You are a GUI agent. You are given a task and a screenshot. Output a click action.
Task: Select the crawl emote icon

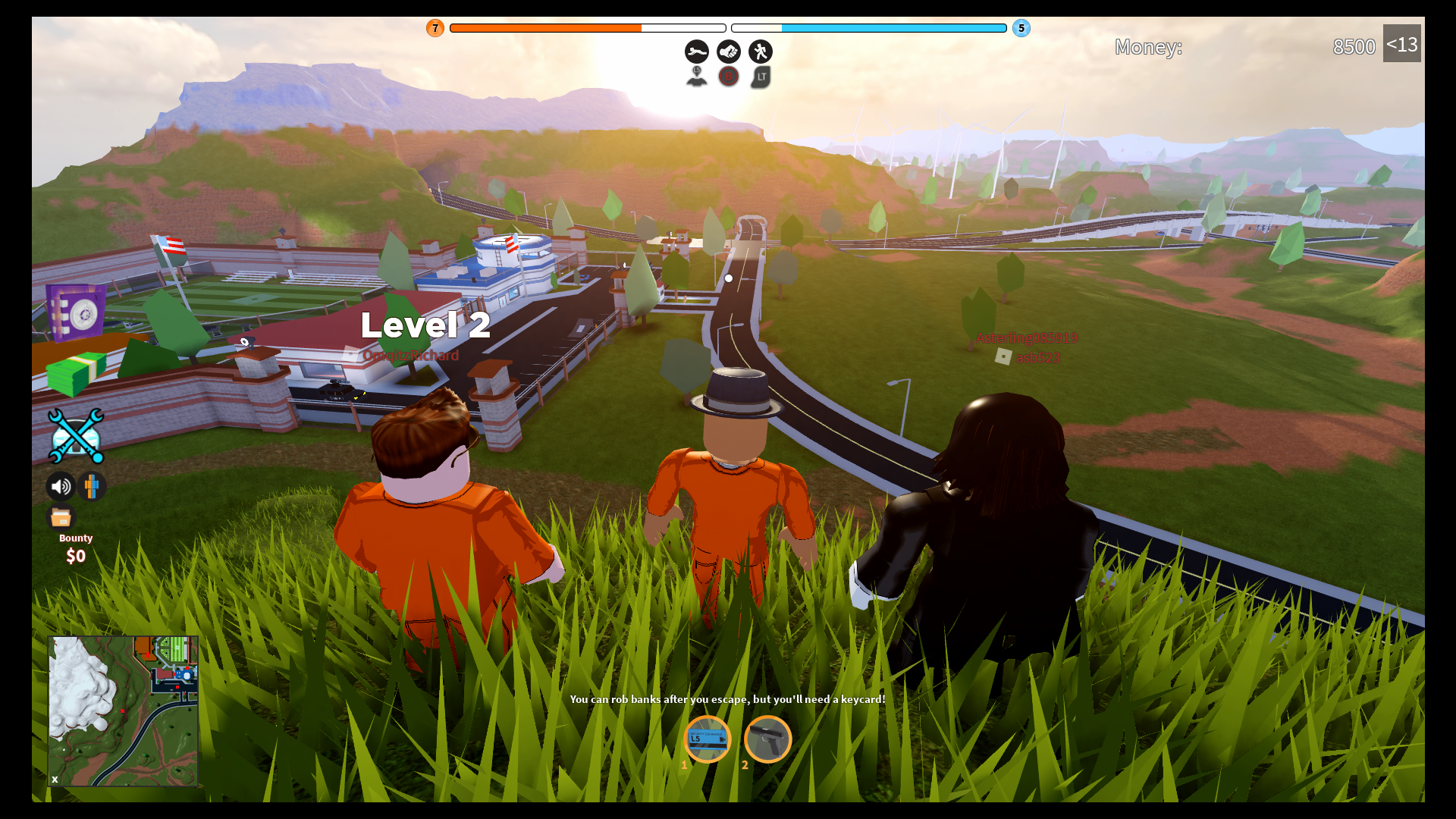[696, 52]
